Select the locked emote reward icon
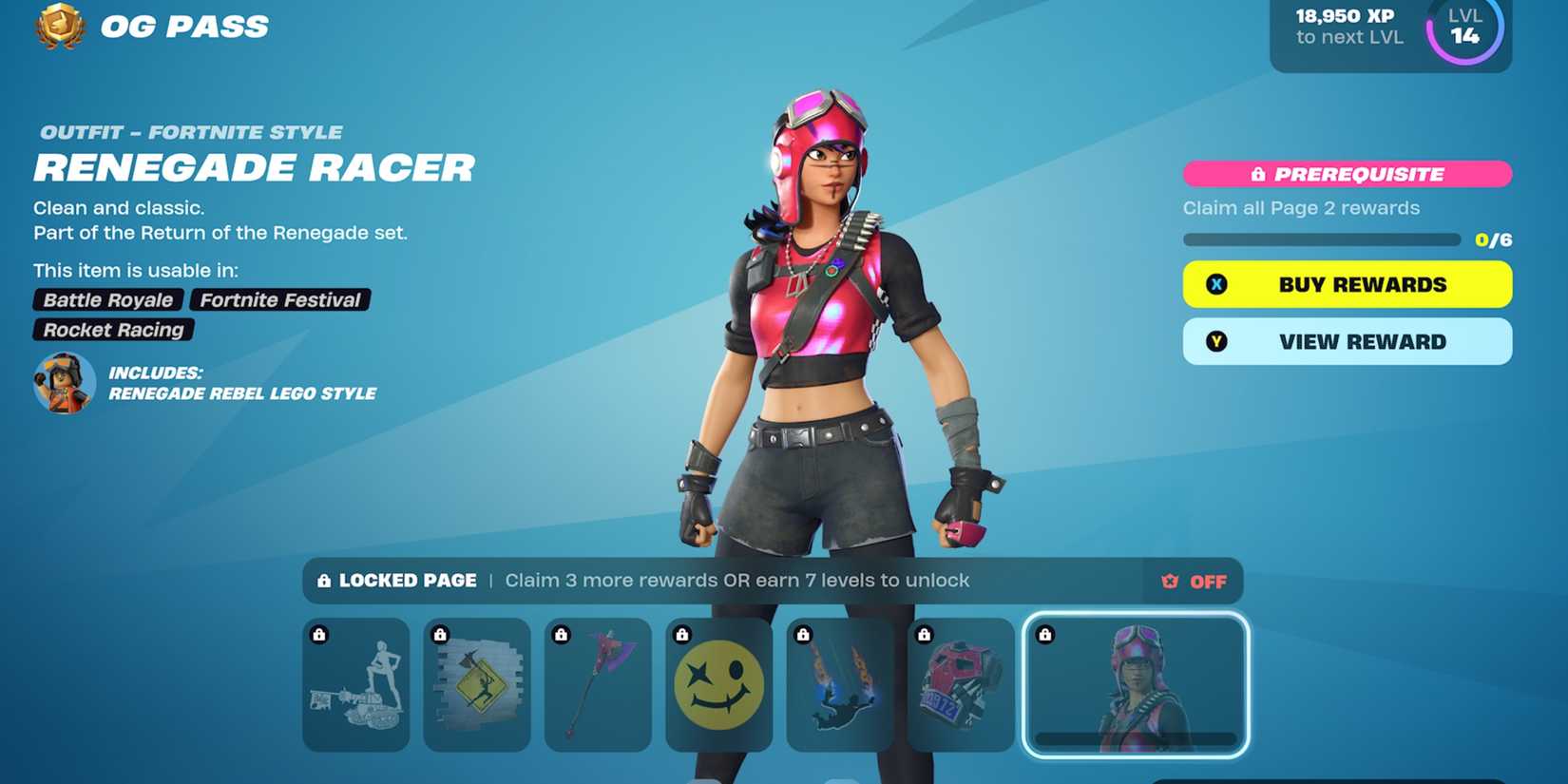 coord(356,684)
